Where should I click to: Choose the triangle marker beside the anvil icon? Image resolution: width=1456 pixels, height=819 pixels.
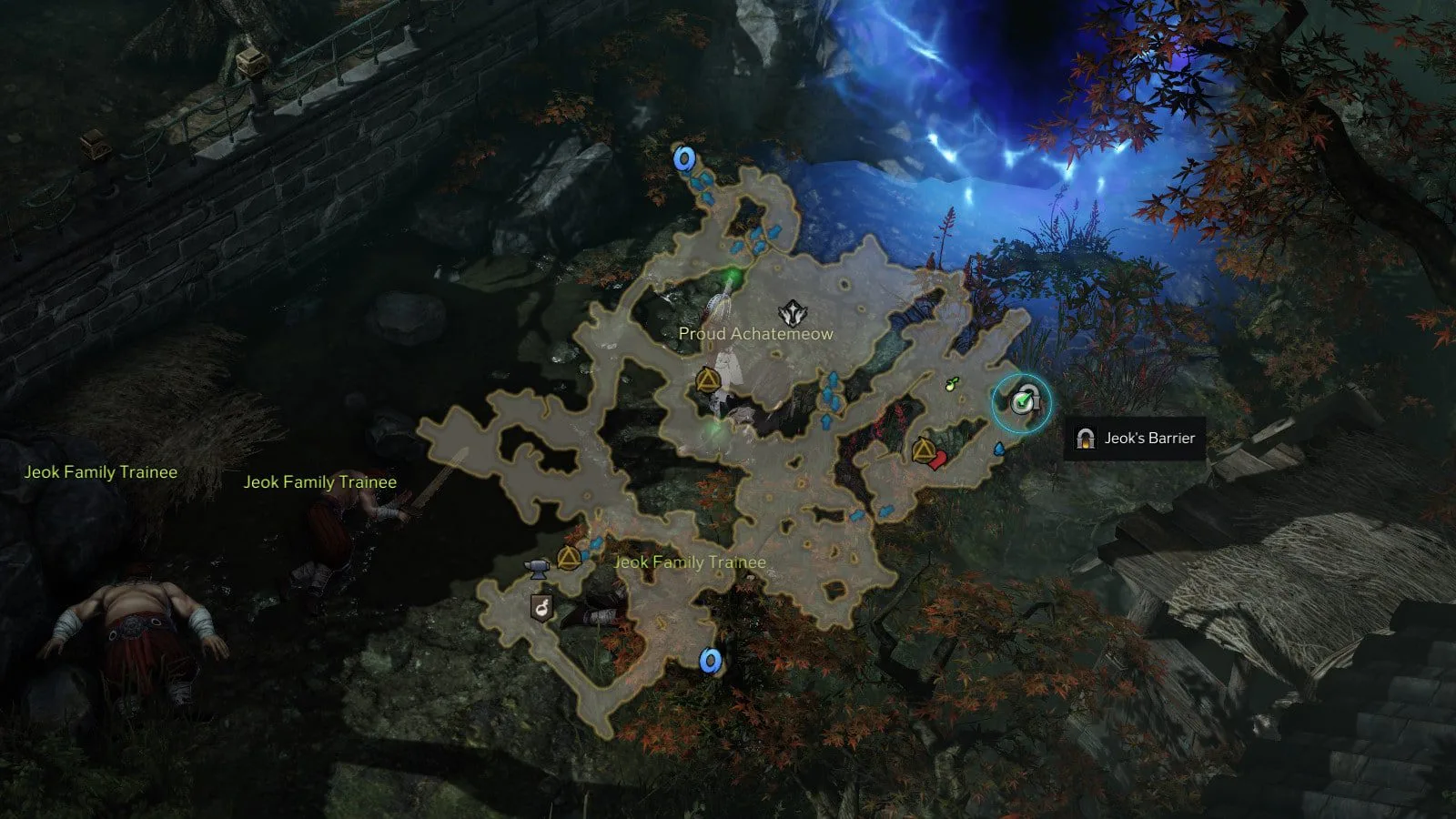tap(569, 558)
